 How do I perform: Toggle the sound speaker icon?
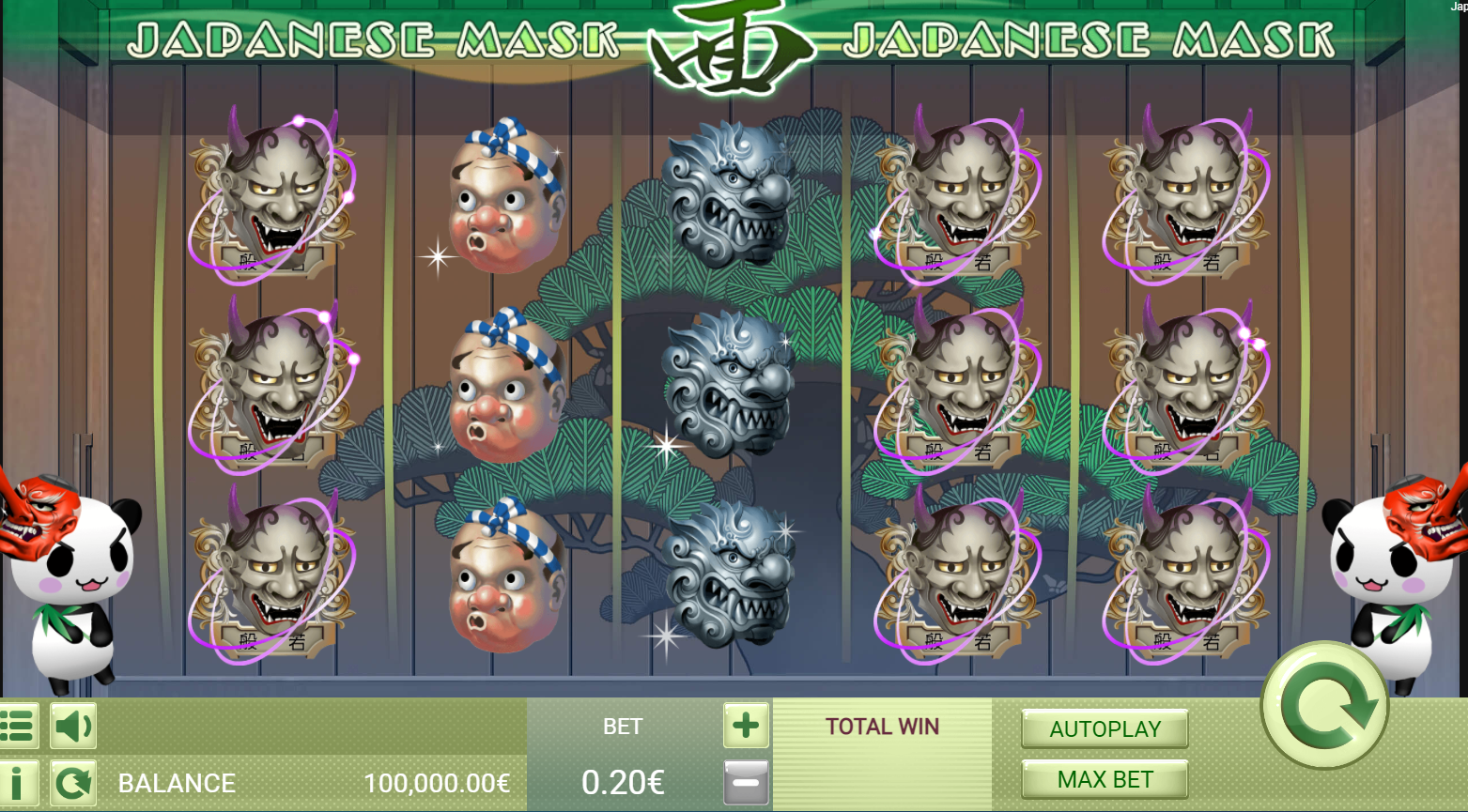click(72, 726)
